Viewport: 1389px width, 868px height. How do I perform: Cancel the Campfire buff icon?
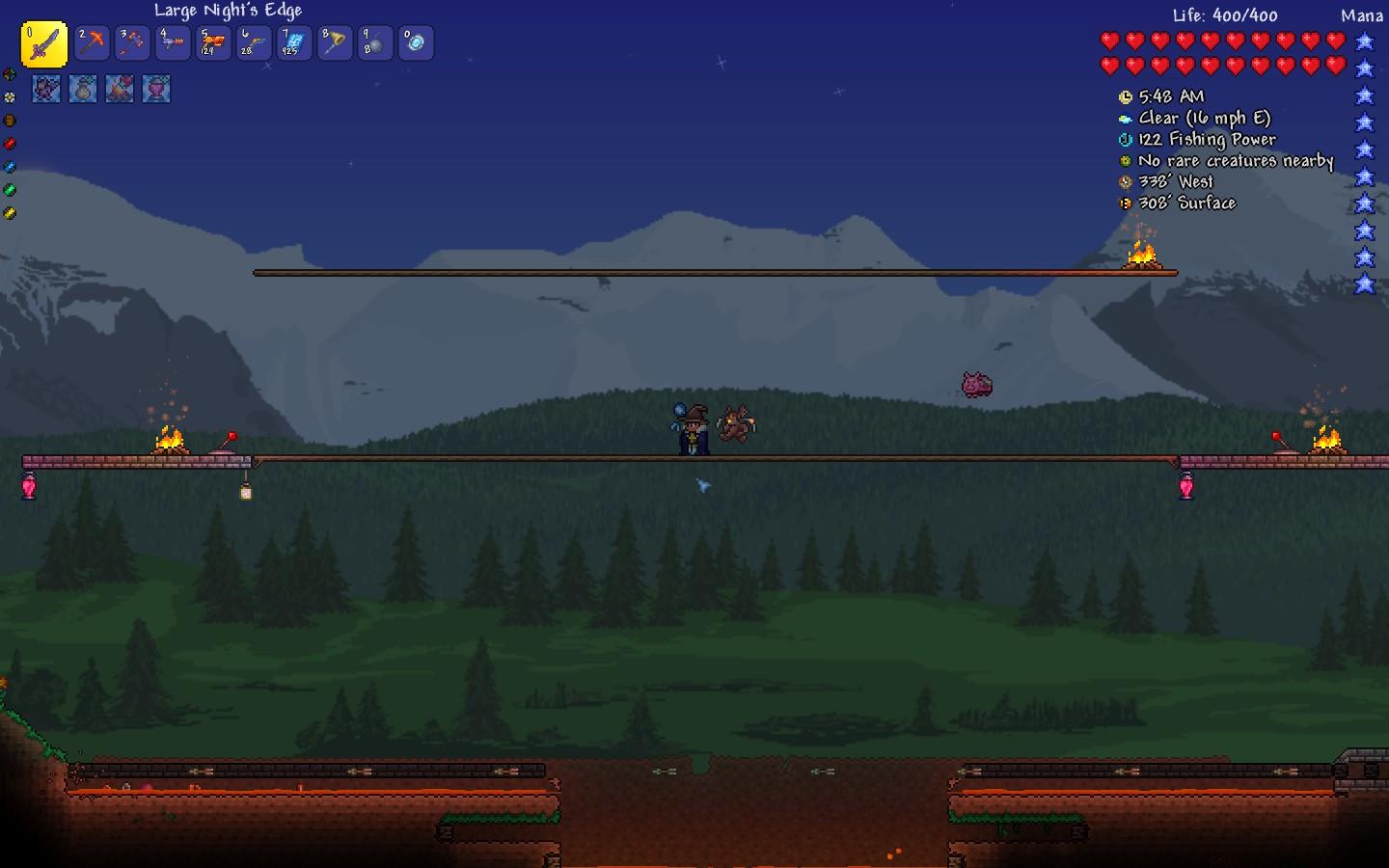(x=120, y=89)
